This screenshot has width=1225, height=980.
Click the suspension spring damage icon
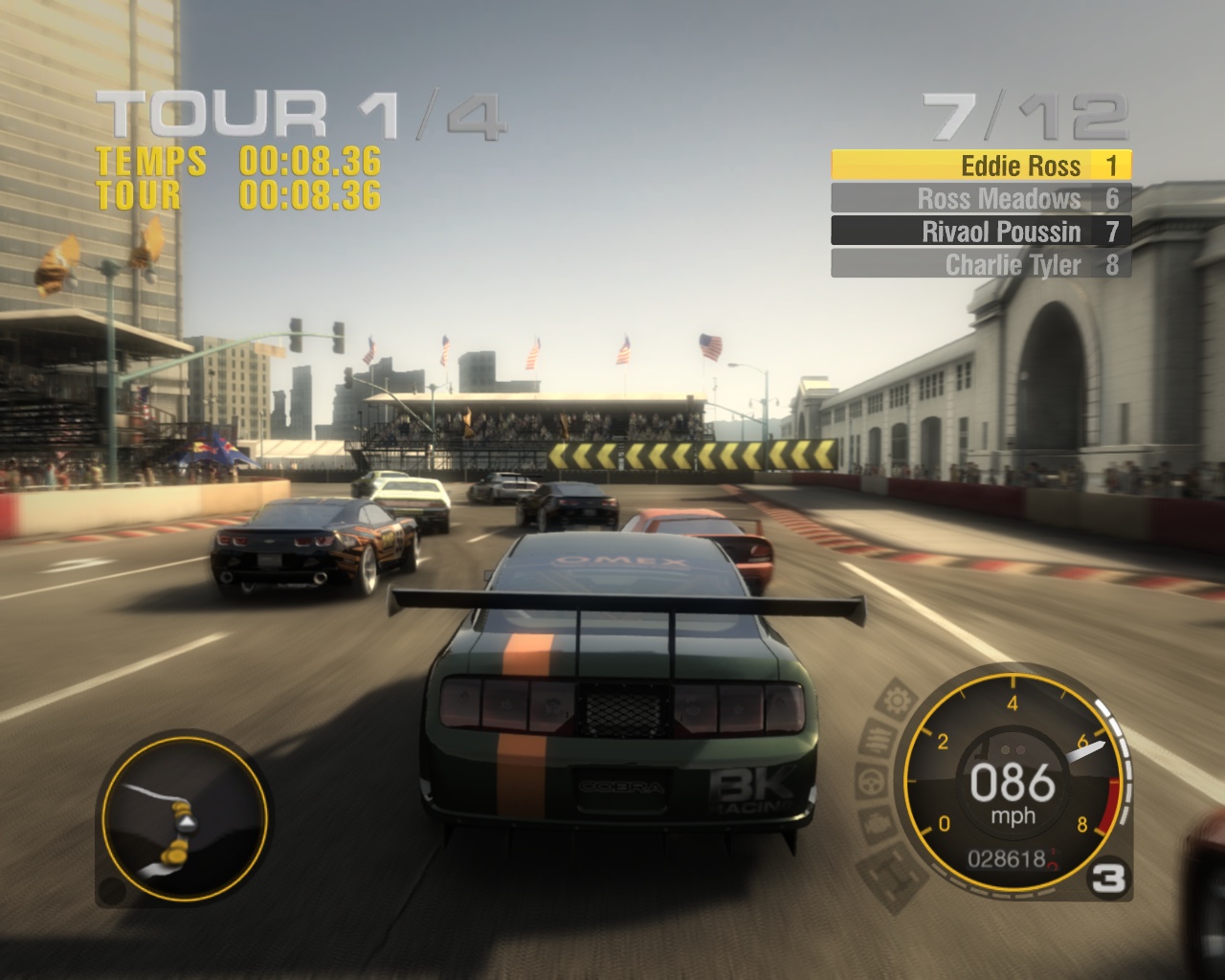point(878,740)
